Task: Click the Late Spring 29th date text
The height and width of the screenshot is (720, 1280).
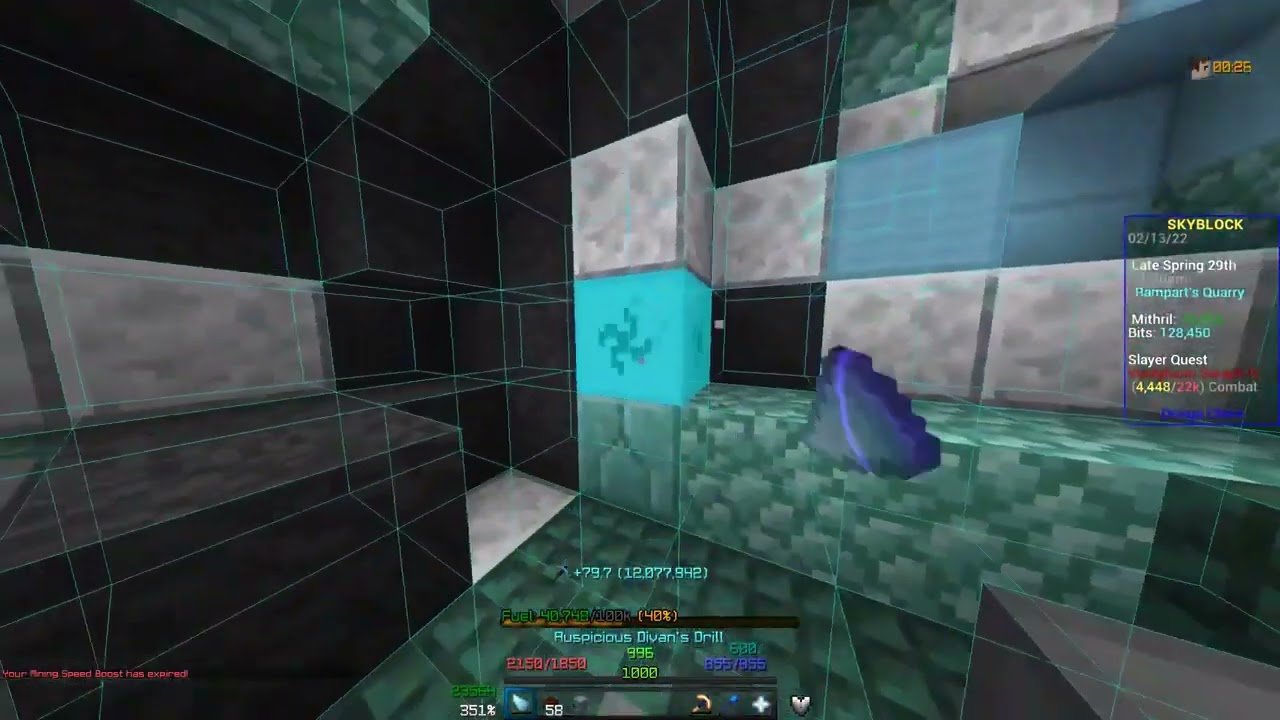Action: point(1184,266)
